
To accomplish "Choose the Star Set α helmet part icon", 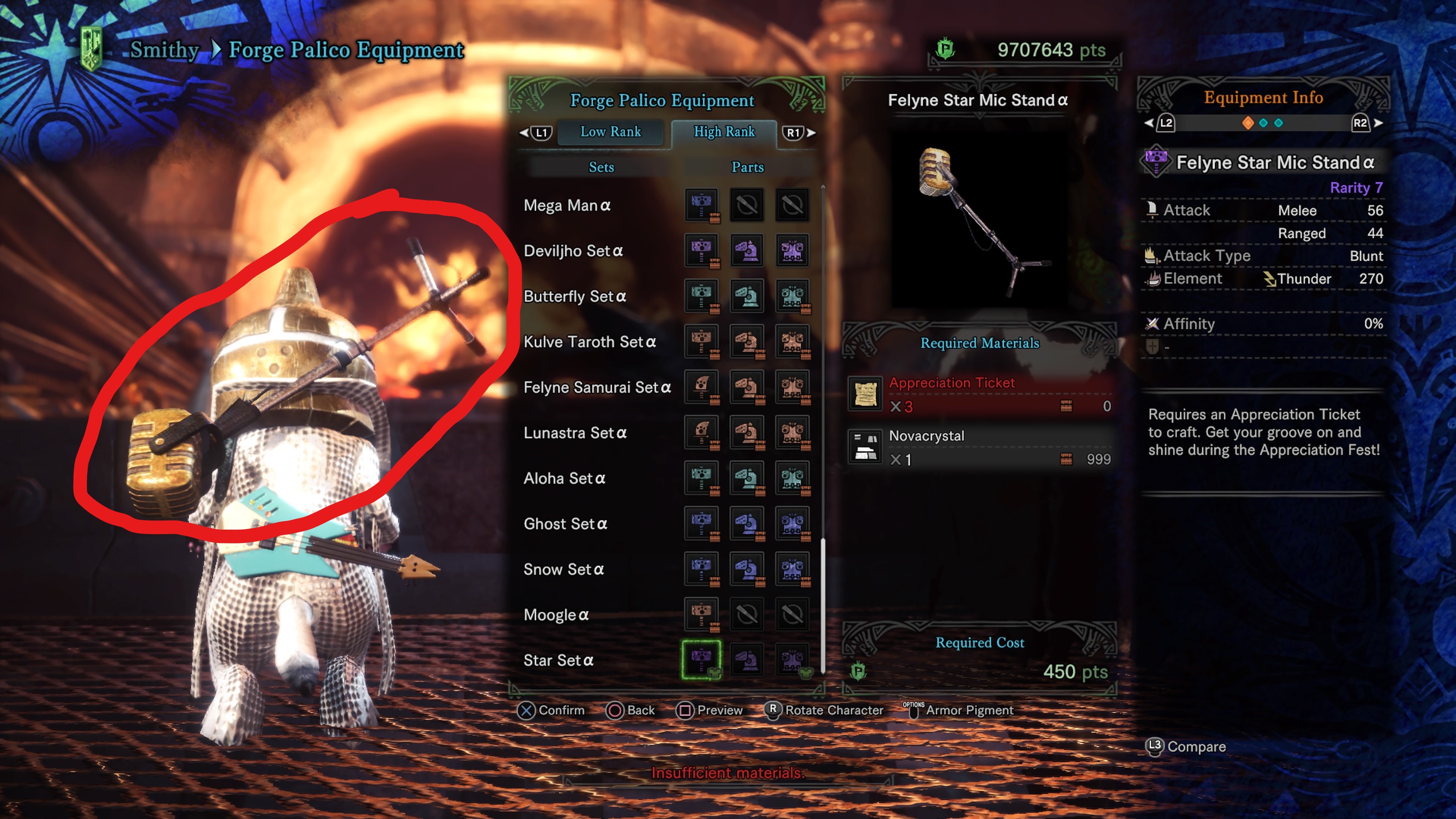I will pos(747,659).
